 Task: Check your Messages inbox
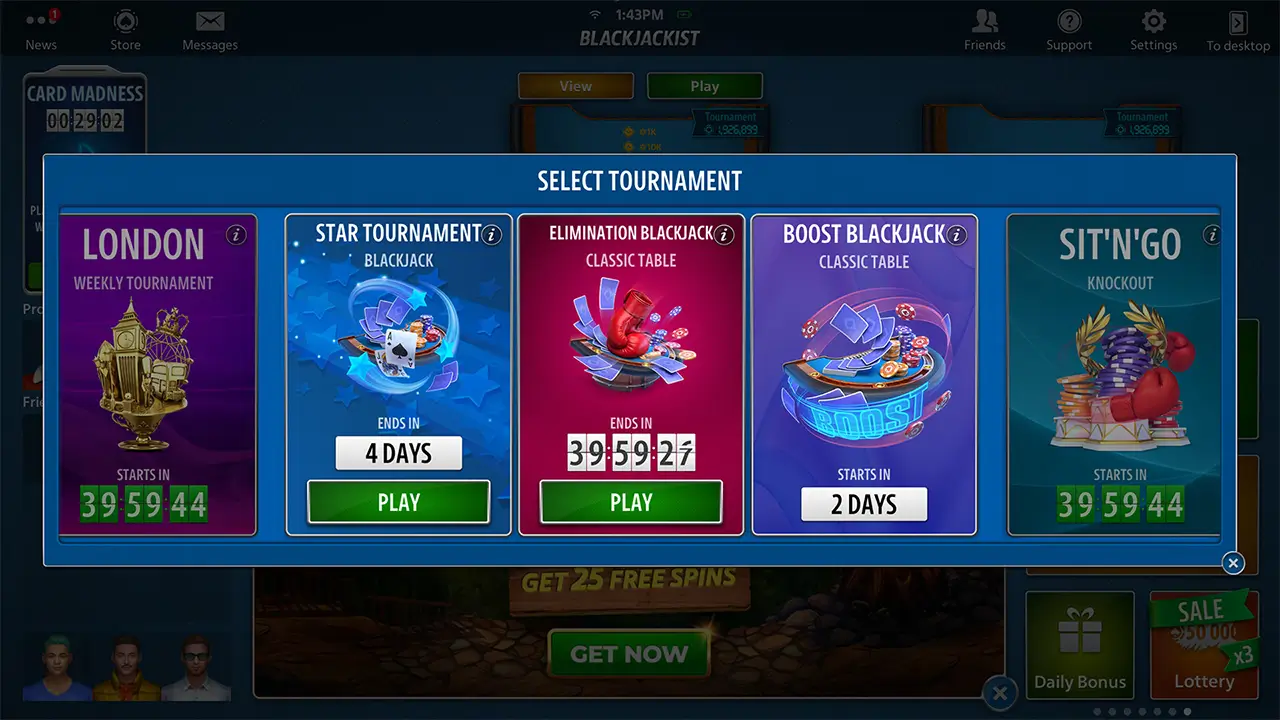click(x=209, y=28)
